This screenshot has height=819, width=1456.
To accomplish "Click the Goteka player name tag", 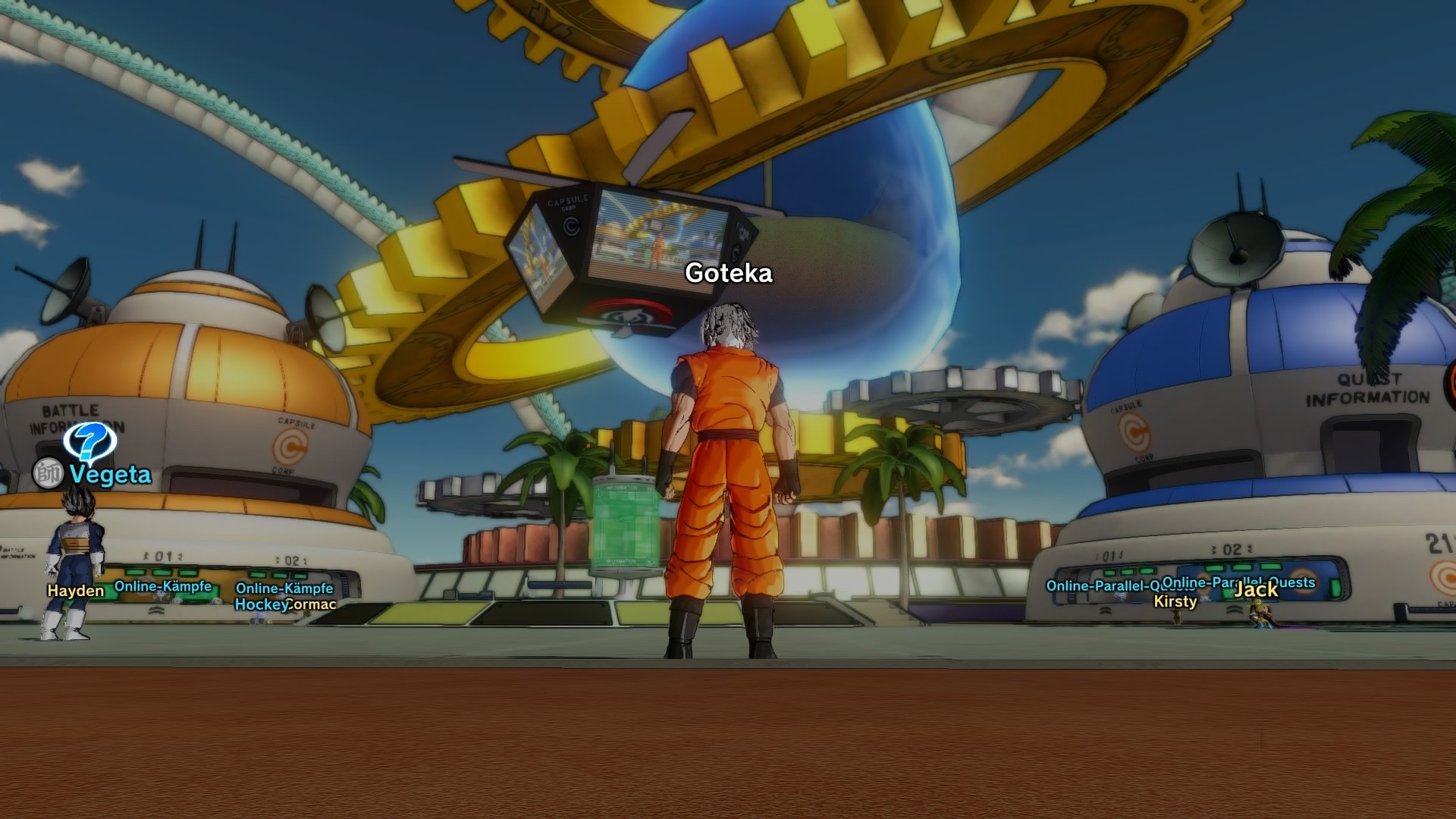I will pyautogui.click(x=730, y=271).
